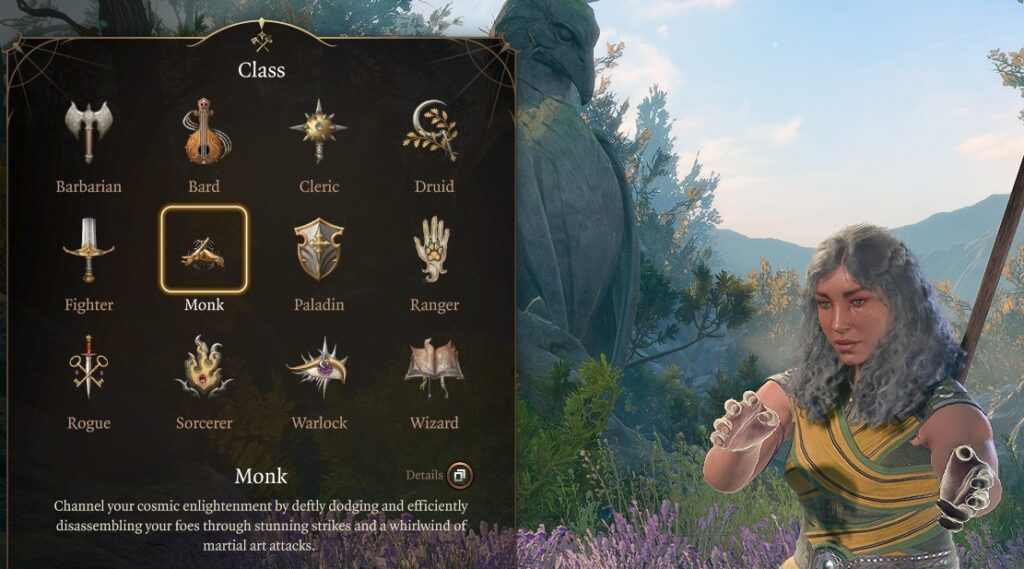
Task: Choose the Warlock eye icon
Action: (318, 368)
